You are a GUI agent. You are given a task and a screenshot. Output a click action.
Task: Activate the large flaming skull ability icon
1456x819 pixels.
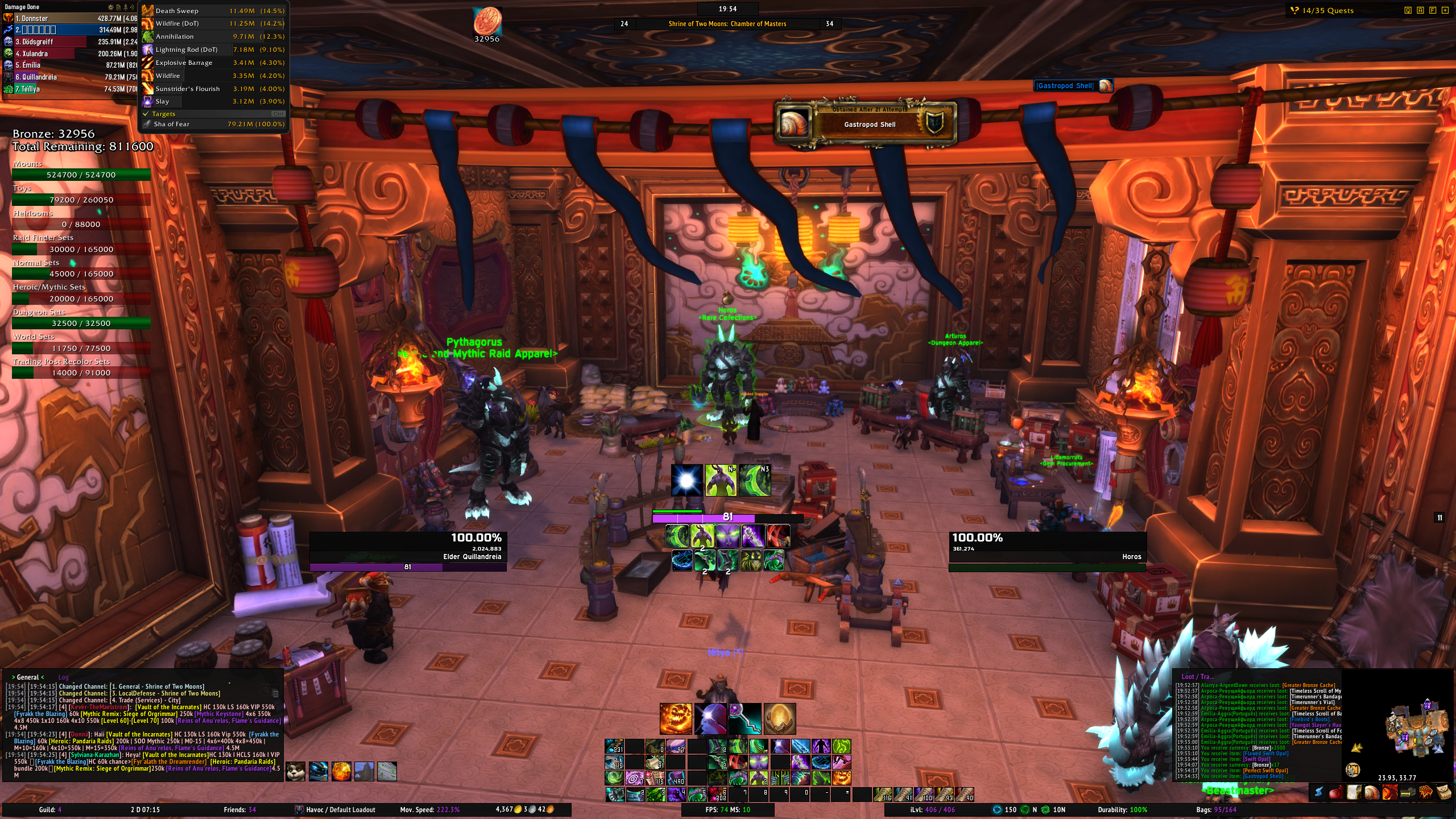tap(676, 719)
